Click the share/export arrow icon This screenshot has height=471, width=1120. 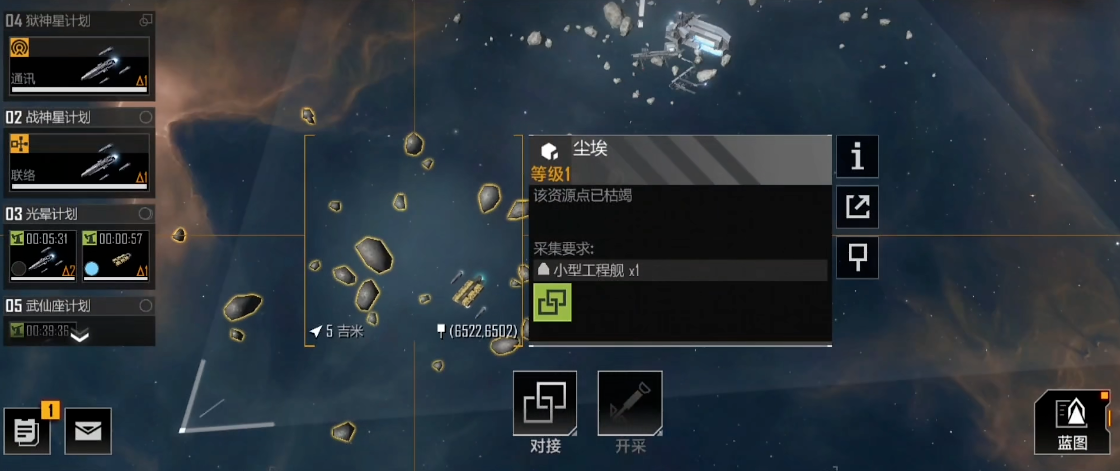pyautogui.click(x=857, y=207)
